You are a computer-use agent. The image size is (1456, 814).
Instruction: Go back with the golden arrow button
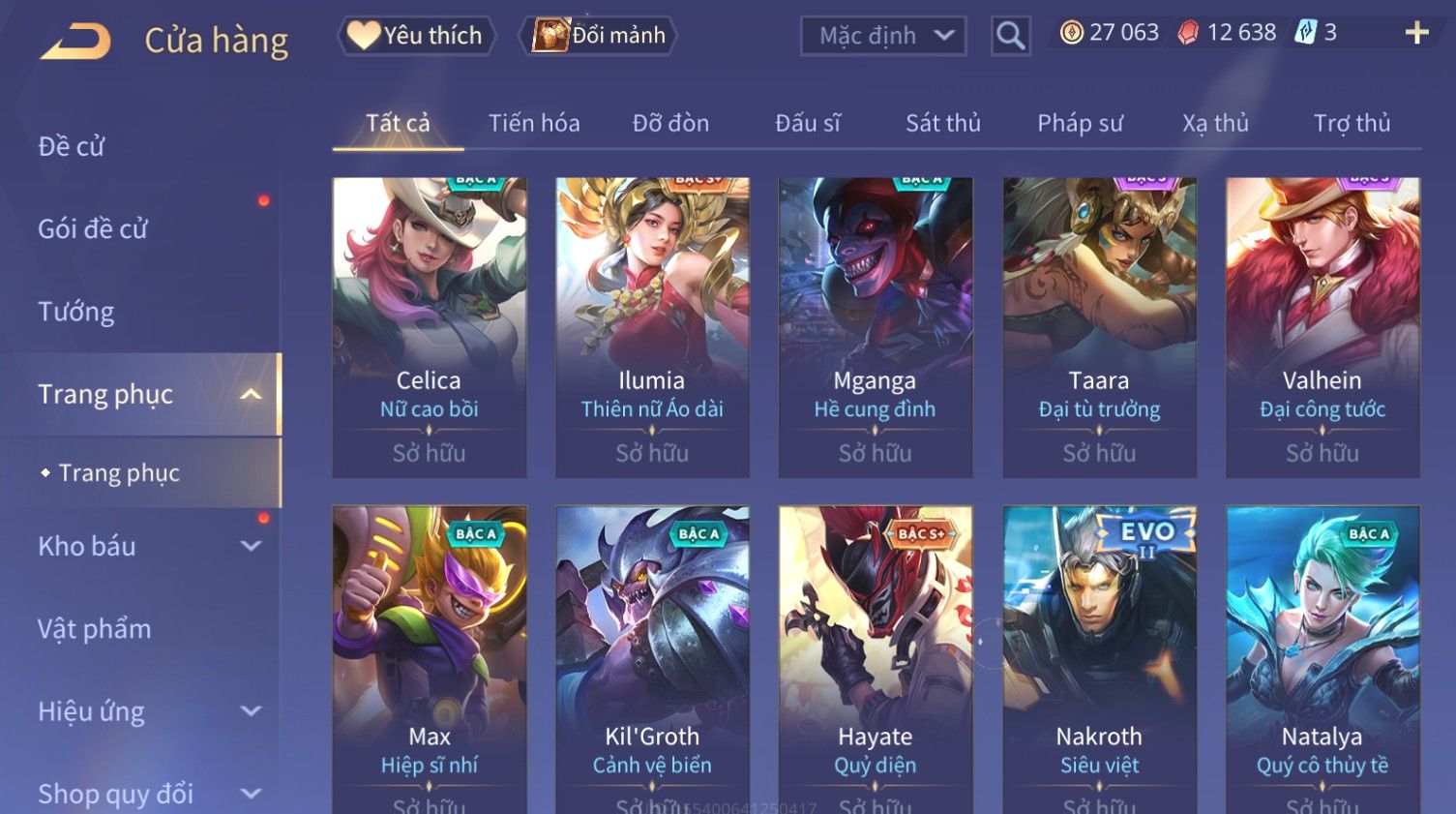coord(75,41)
